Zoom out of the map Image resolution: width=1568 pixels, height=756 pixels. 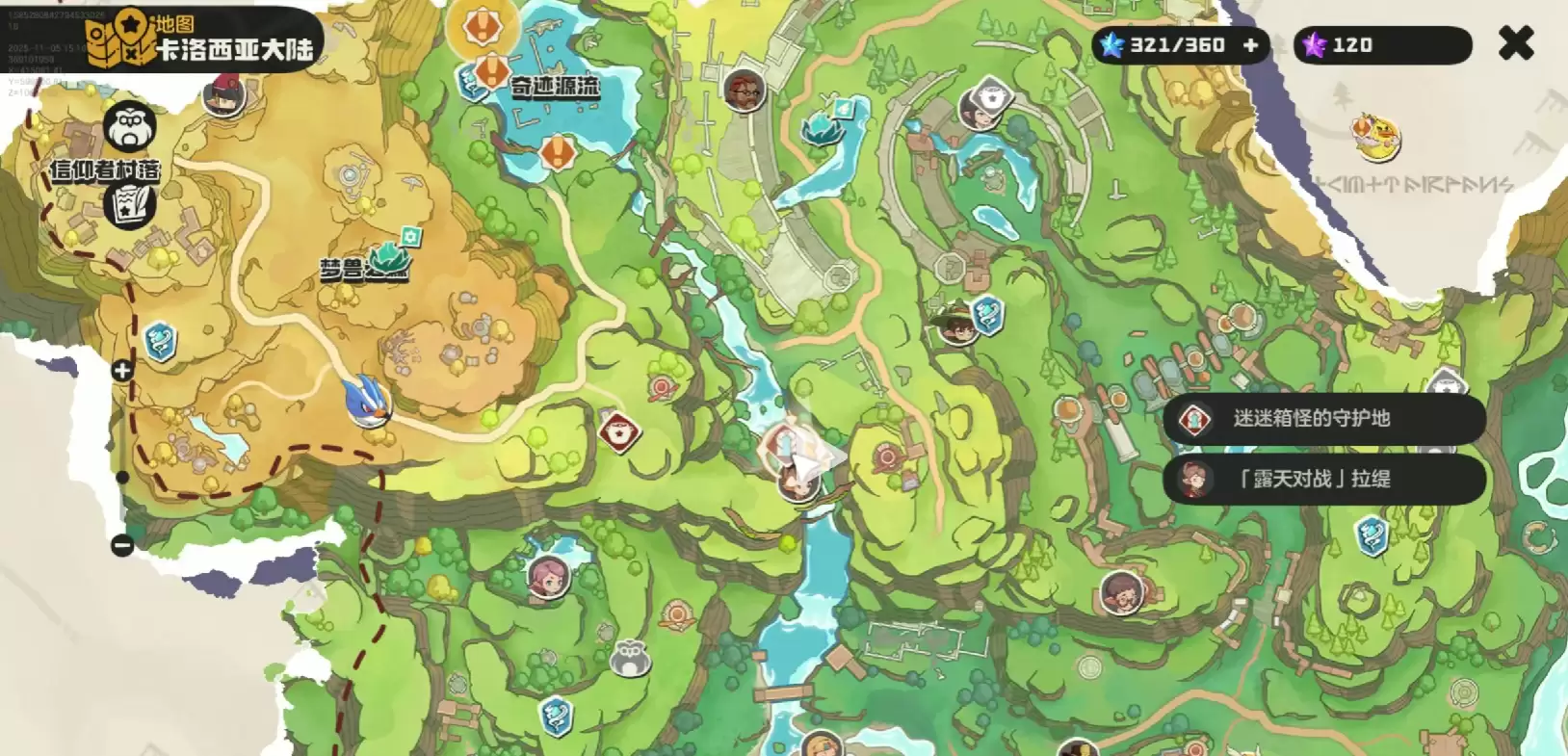[x=122, y=545]
